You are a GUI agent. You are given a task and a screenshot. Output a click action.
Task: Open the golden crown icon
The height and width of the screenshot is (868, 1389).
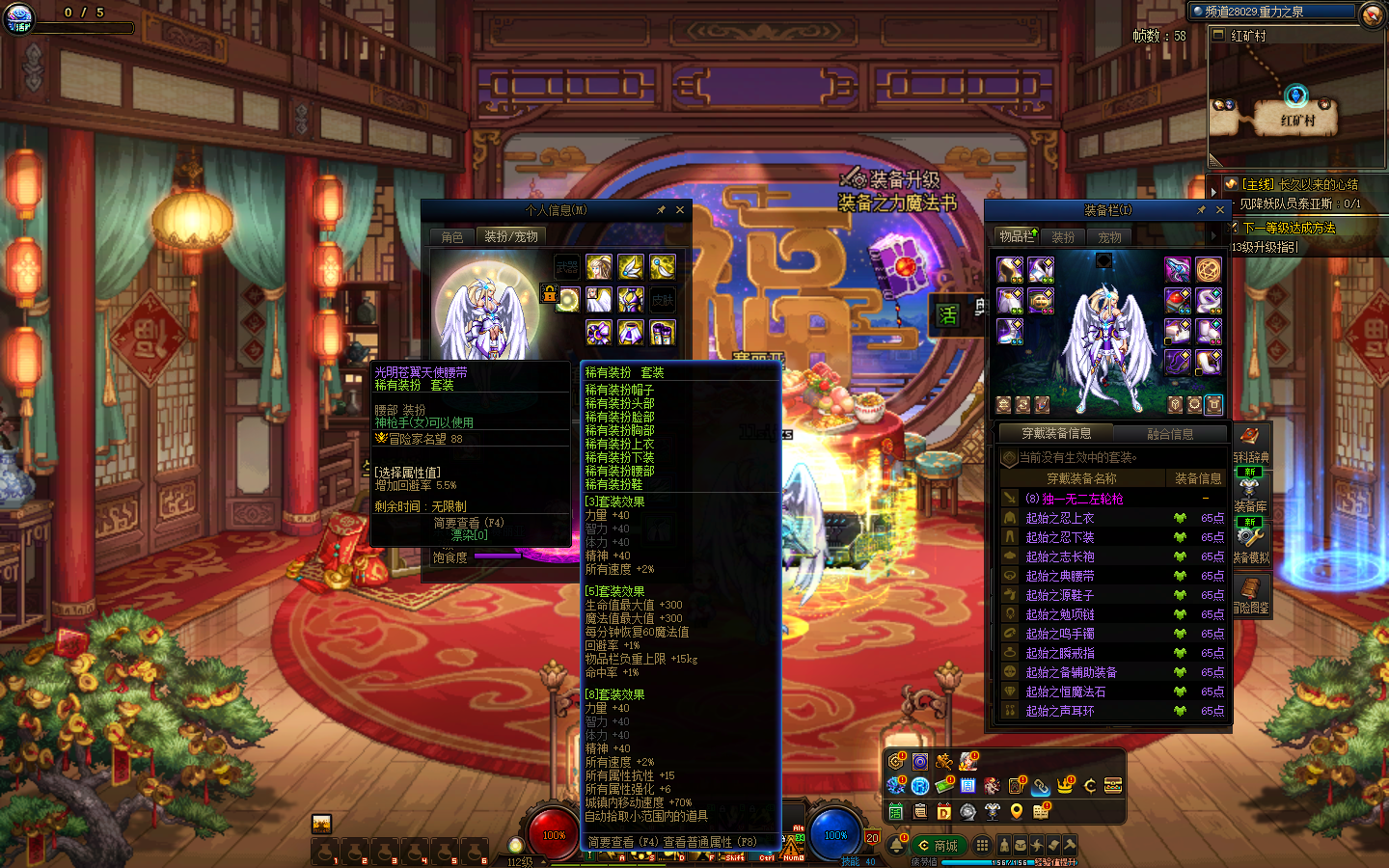tap(1065, 785)
